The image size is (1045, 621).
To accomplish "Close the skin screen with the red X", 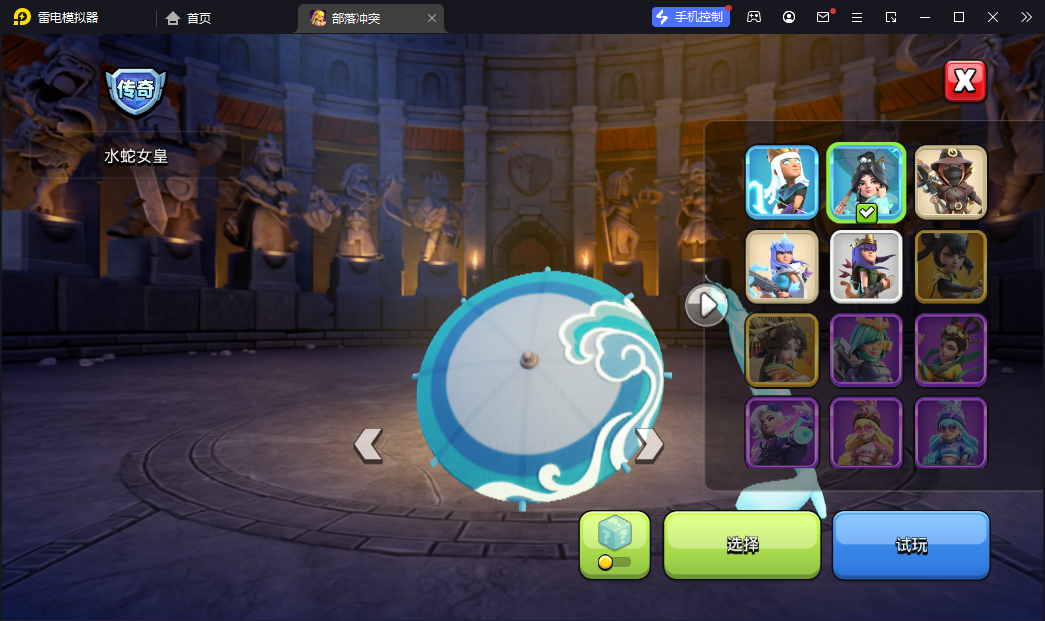I will click(965, 82).
